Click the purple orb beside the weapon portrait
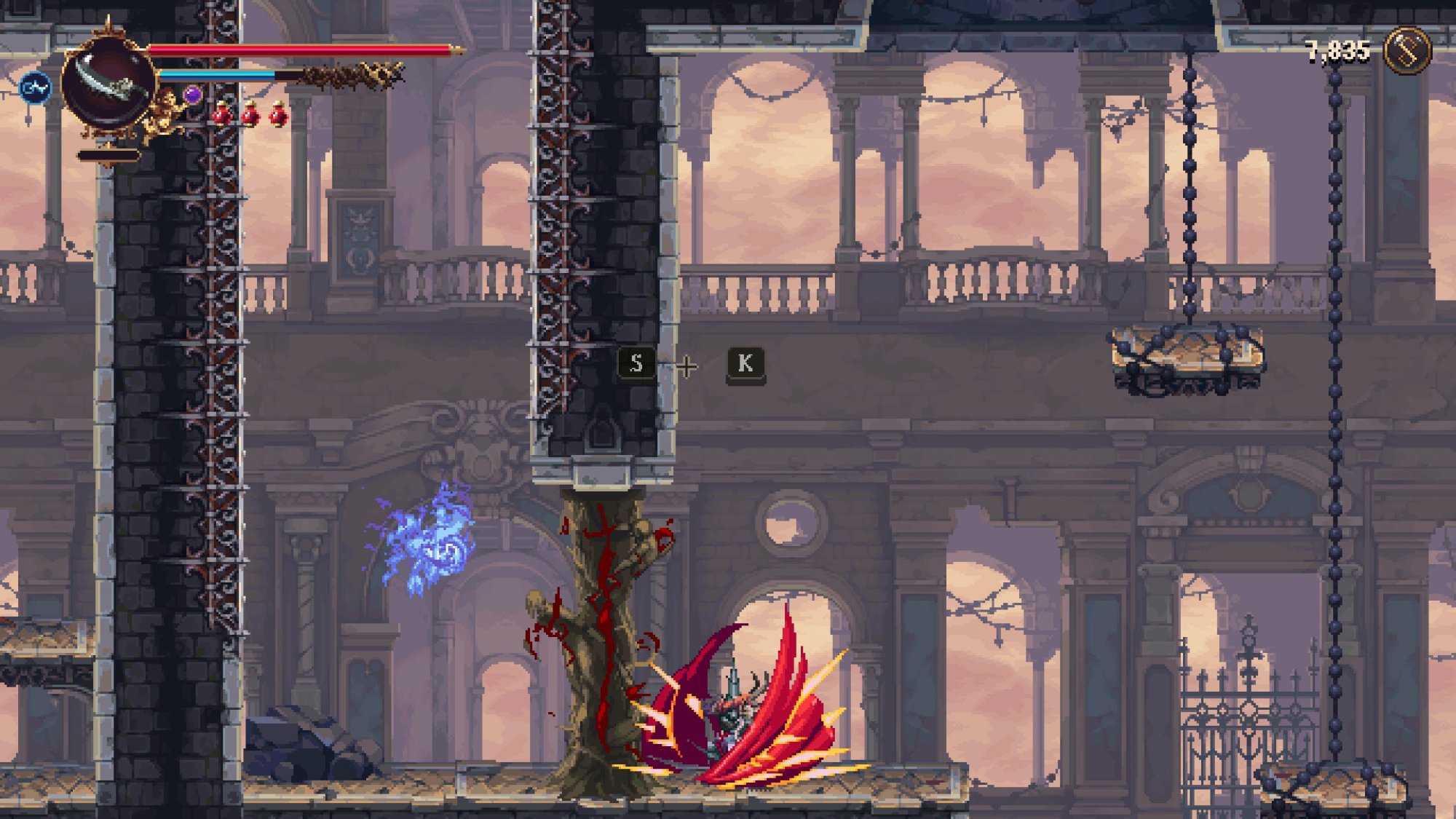Screen dimensions: 1456x819 [x=192, y=95]
